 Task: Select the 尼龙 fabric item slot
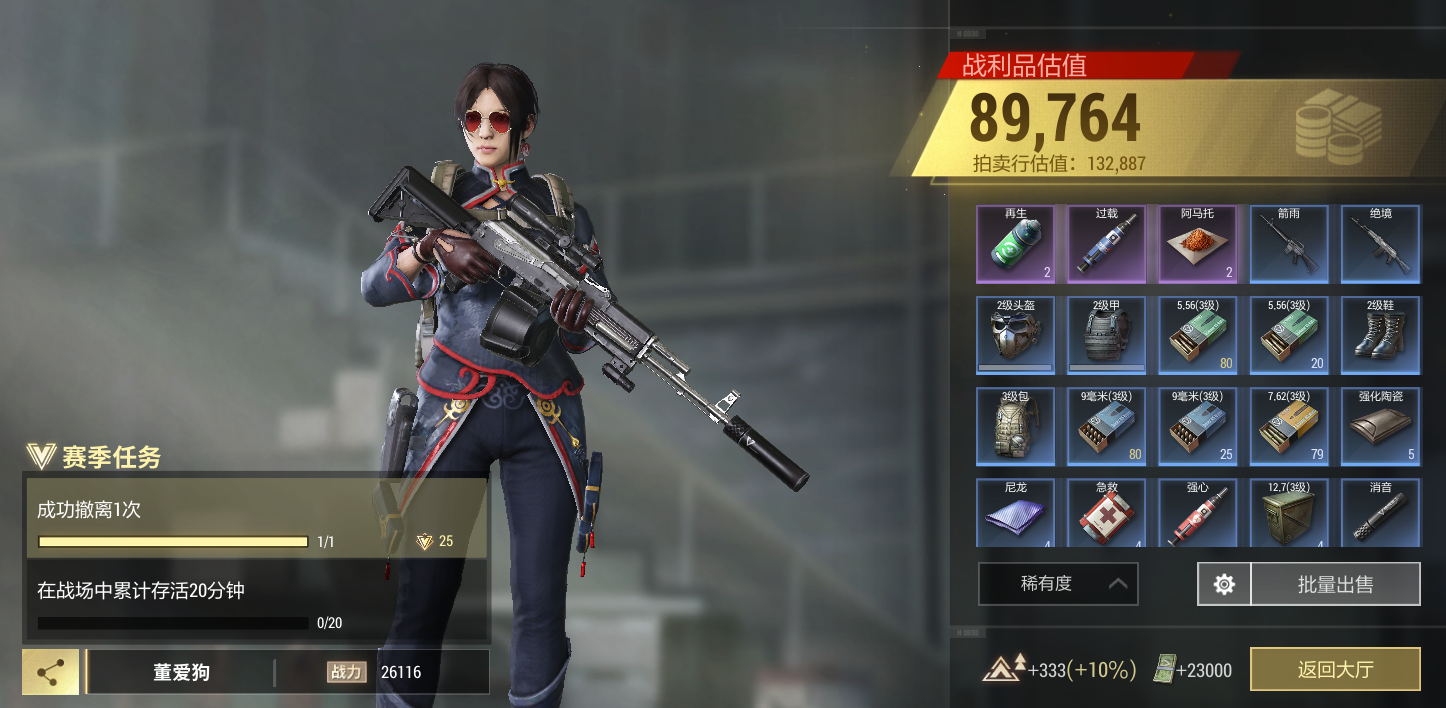(x=1015, y=514)
